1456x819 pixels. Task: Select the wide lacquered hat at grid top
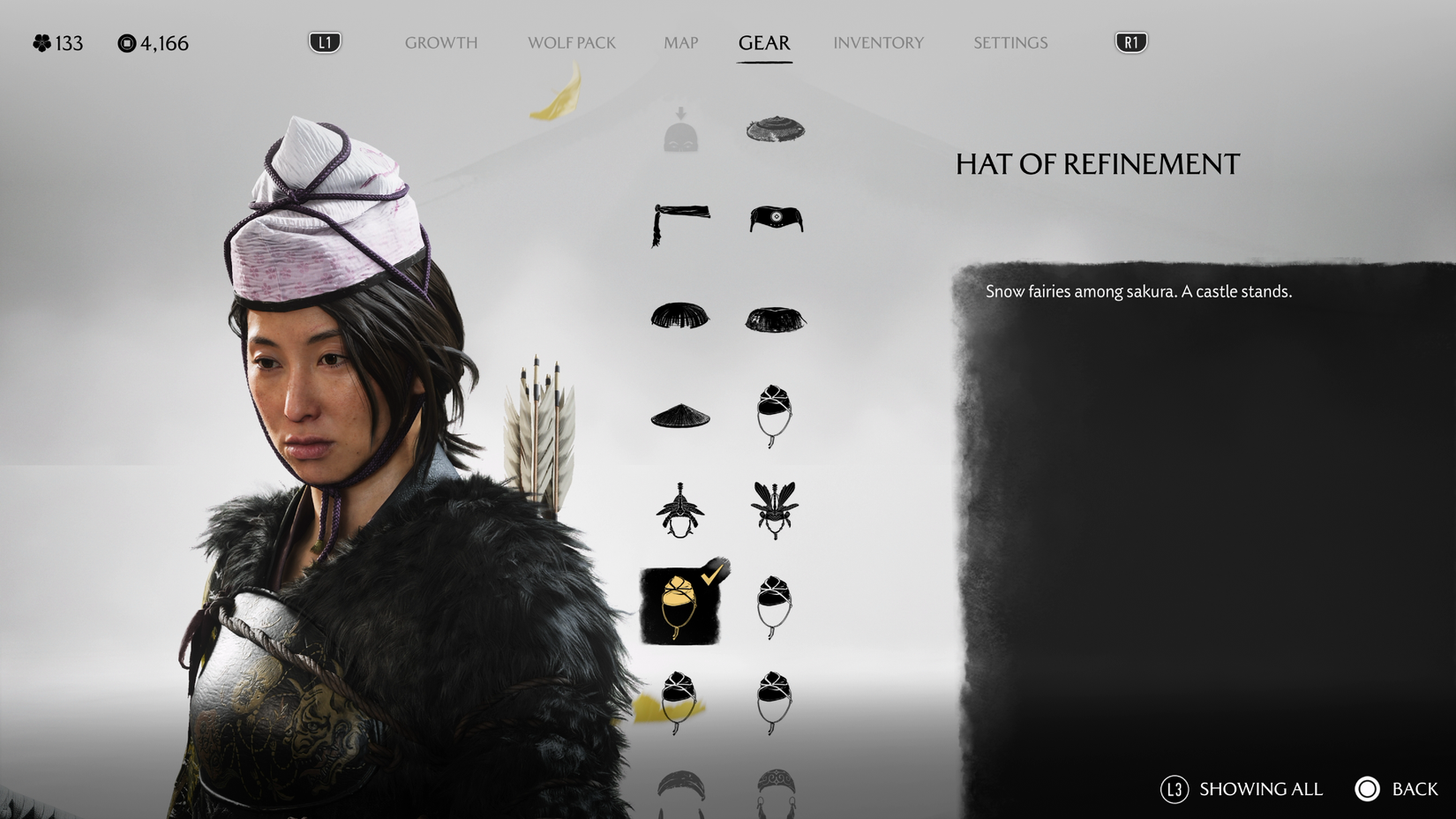point(777,128)
